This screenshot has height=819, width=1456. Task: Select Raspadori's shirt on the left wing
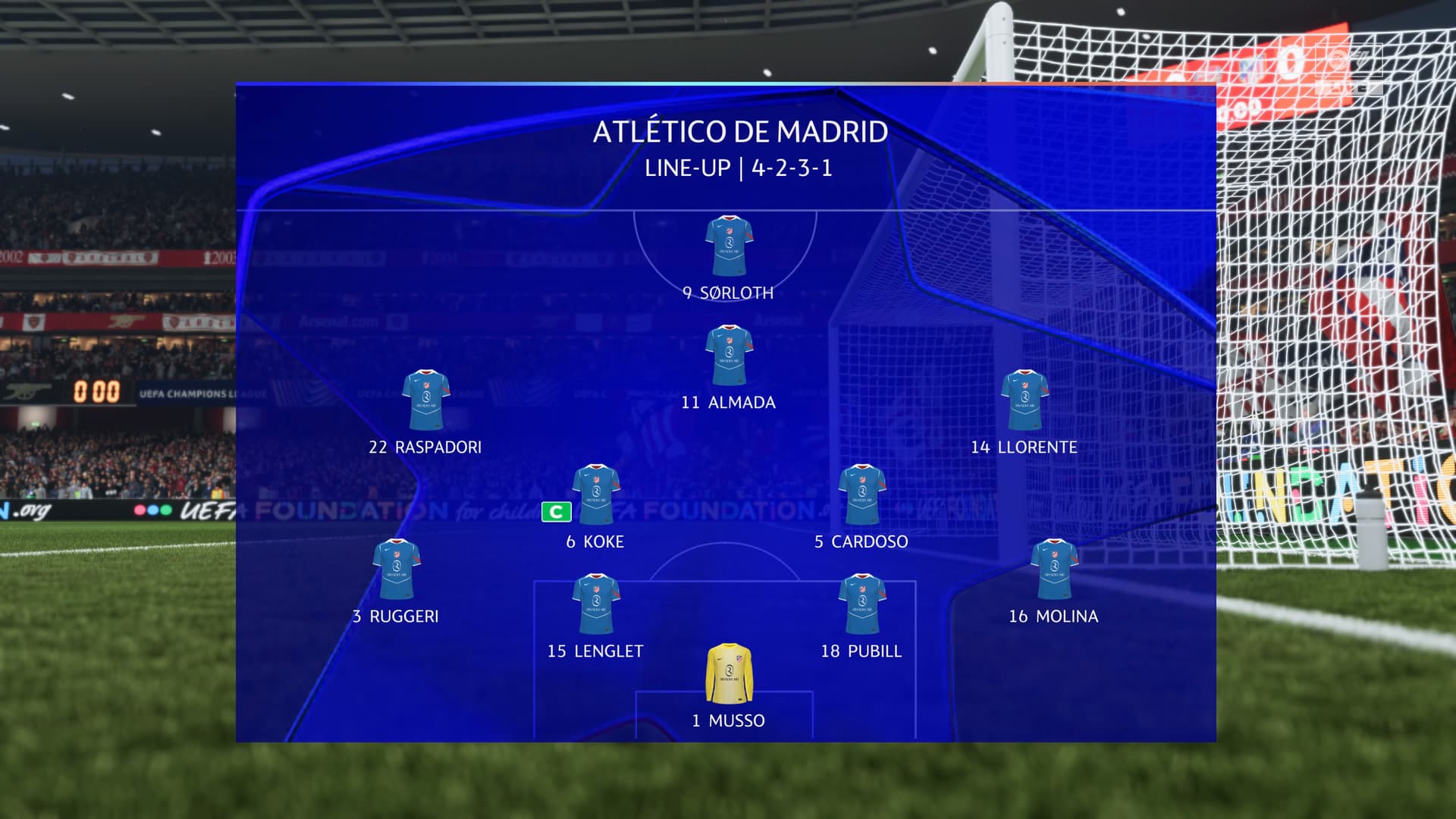[425, 400]
